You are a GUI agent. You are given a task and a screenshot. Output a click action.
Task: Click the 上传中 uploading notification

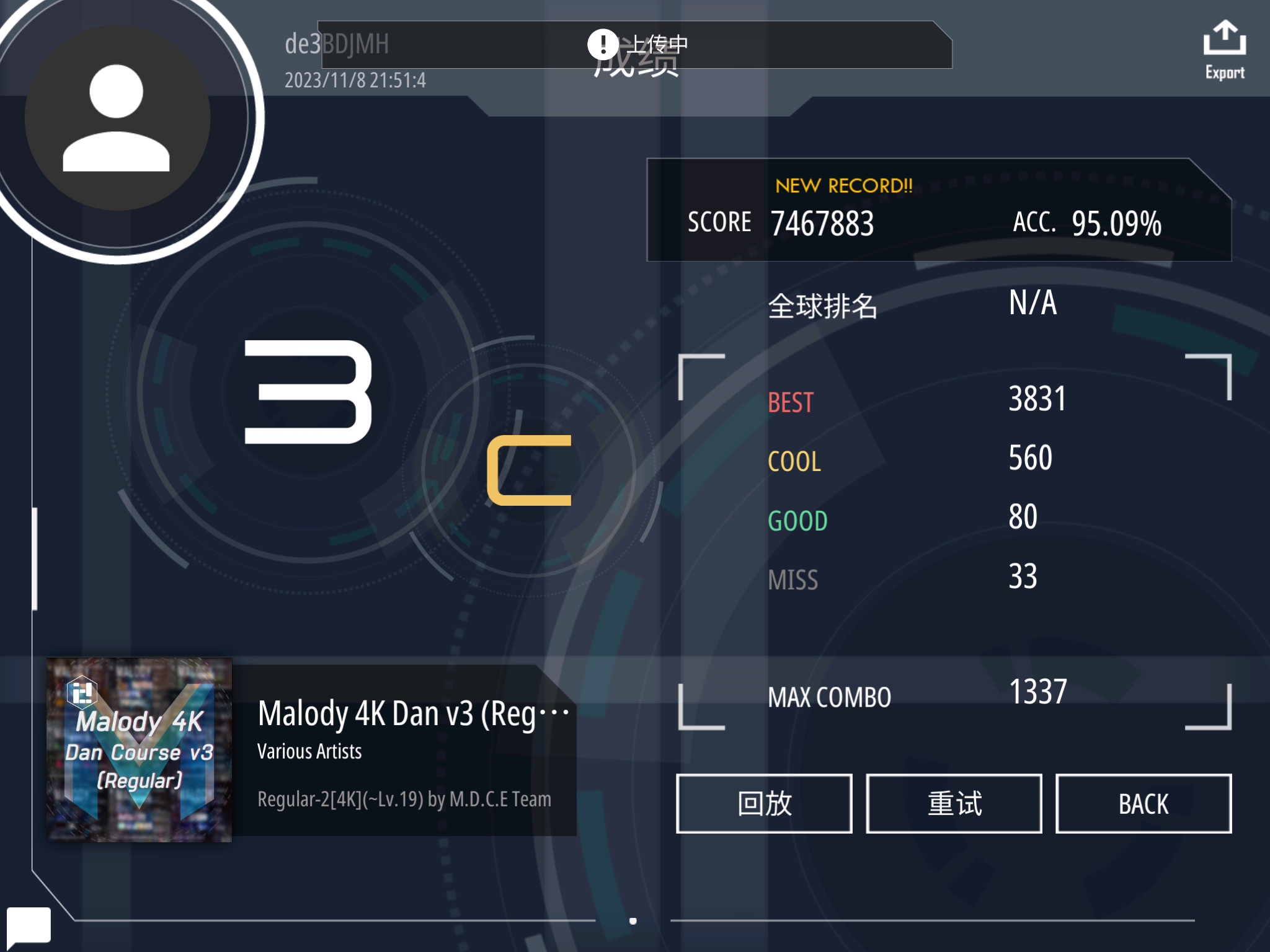click(659, 43)
